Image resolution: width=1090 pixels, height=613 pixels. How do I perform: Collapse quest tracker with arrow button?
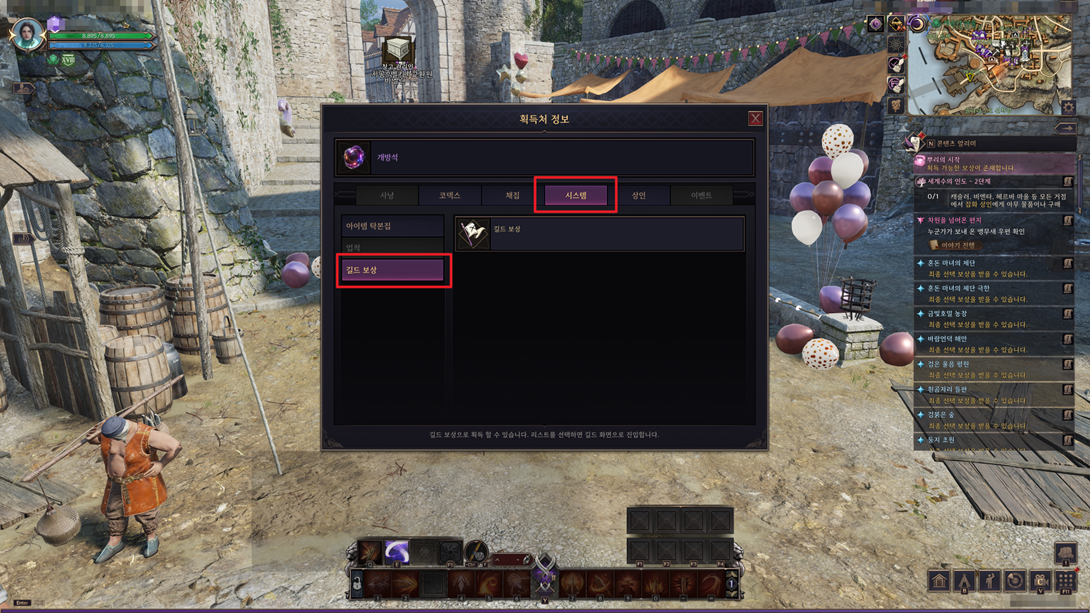1066,129
